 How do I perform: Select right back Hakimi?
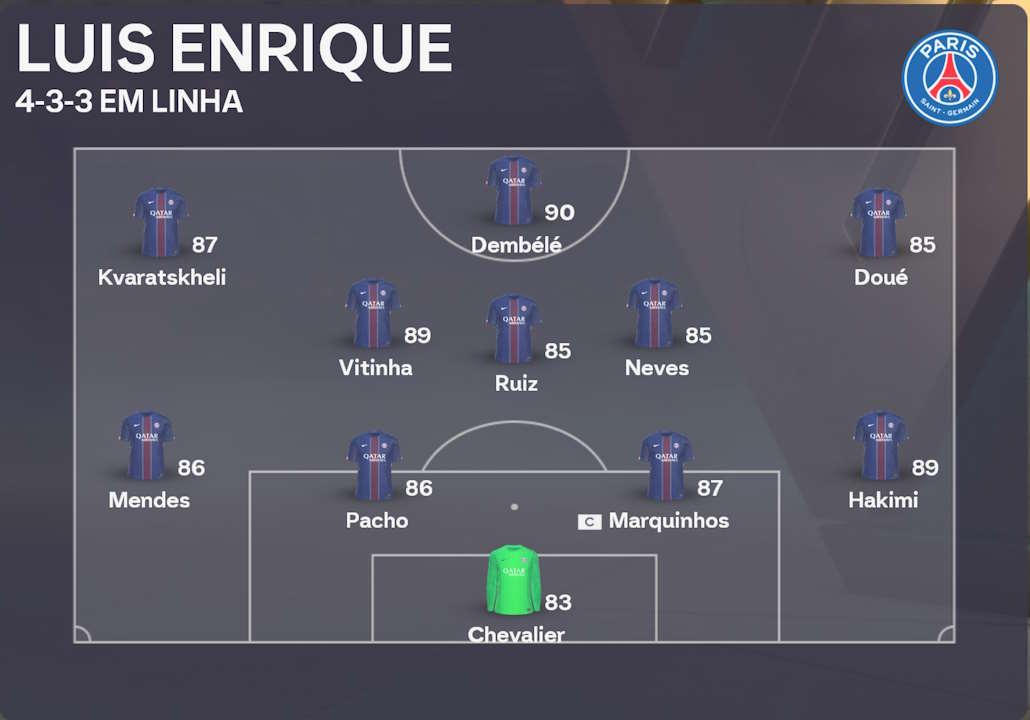pyautogui.click(x=880, y=446)
